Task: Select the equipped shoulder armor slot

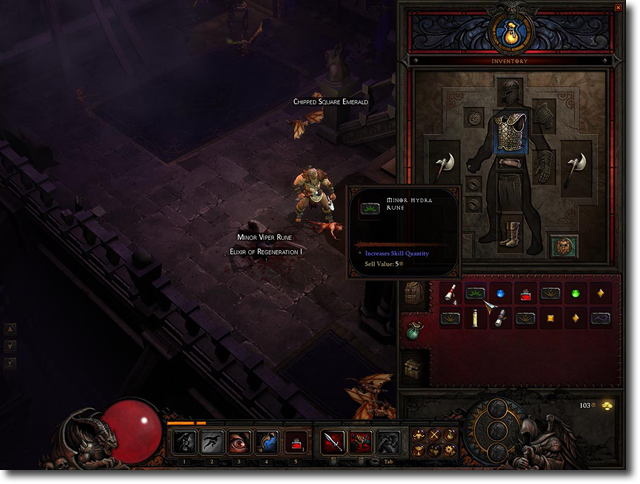Action: (544, 112)
